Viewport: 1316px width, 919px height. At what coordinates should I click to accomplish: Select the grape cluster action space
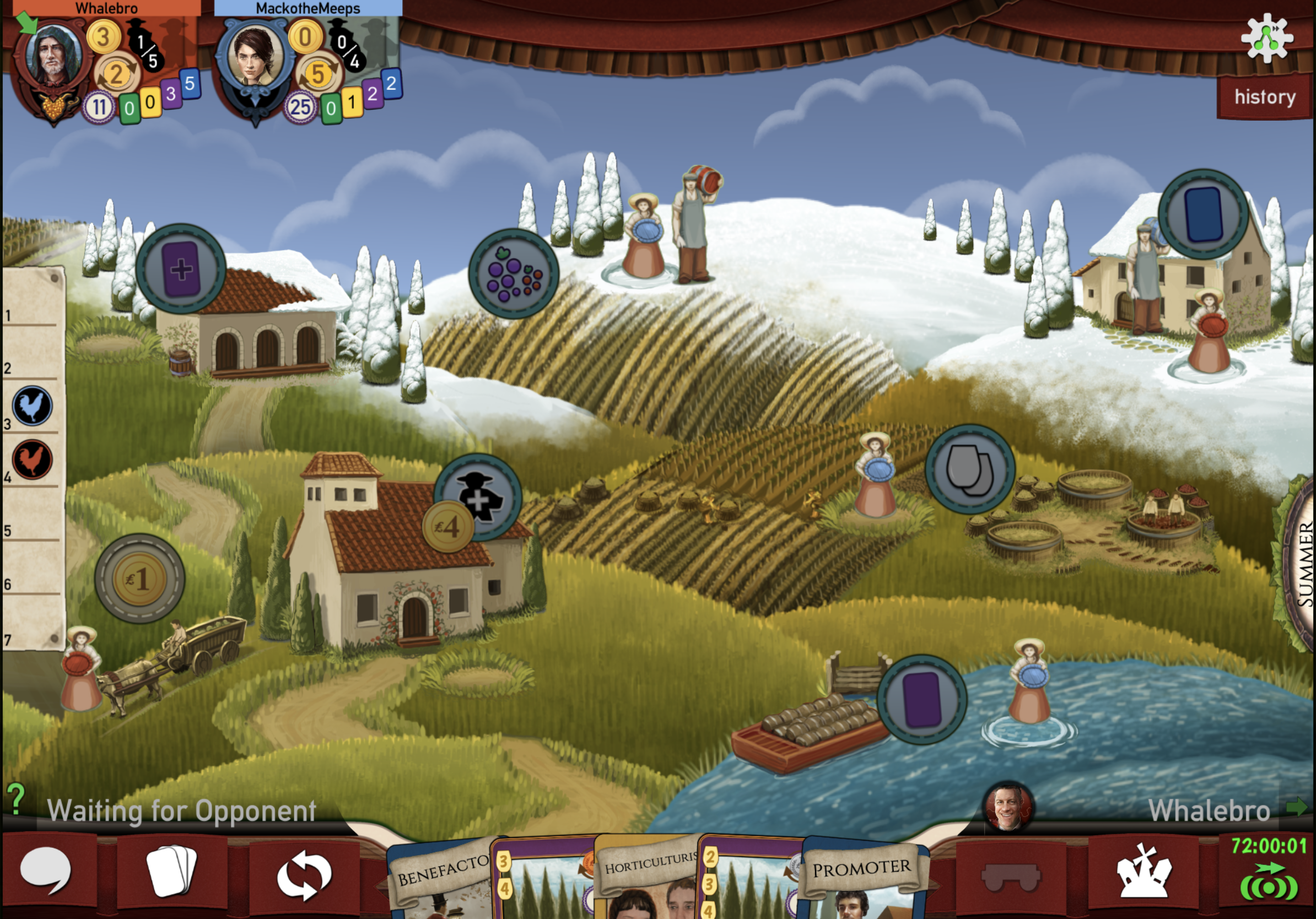pos(513,274)
